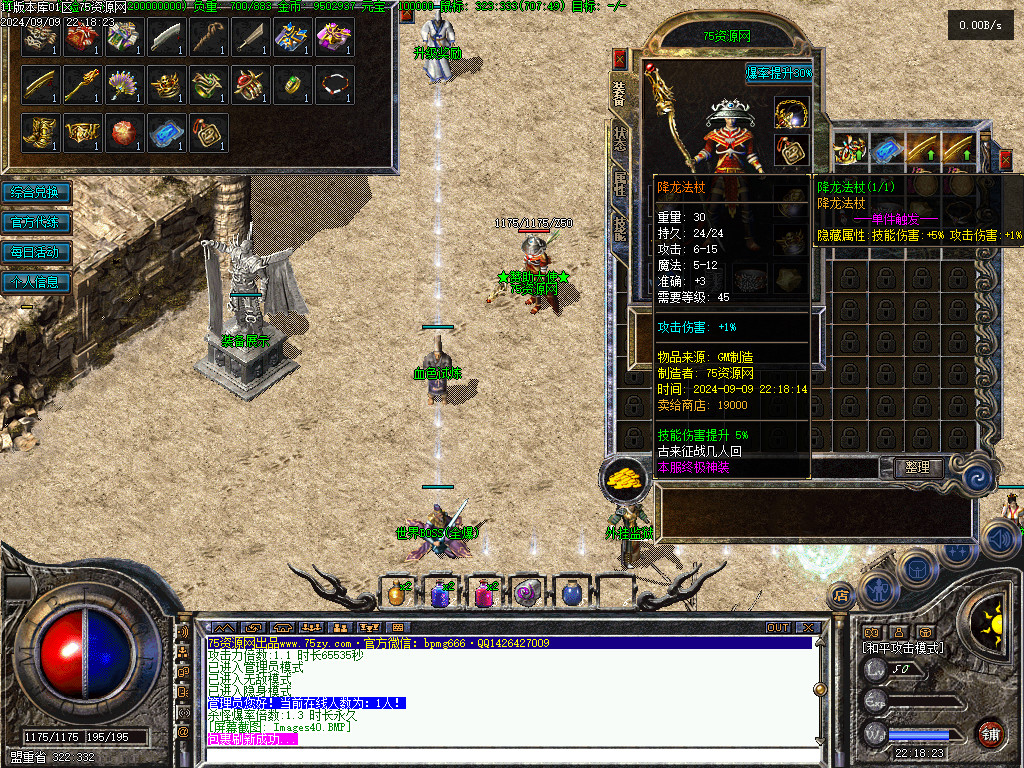
Task: Click the 整理 sort bag button
Action: click(x=917, y=467)
